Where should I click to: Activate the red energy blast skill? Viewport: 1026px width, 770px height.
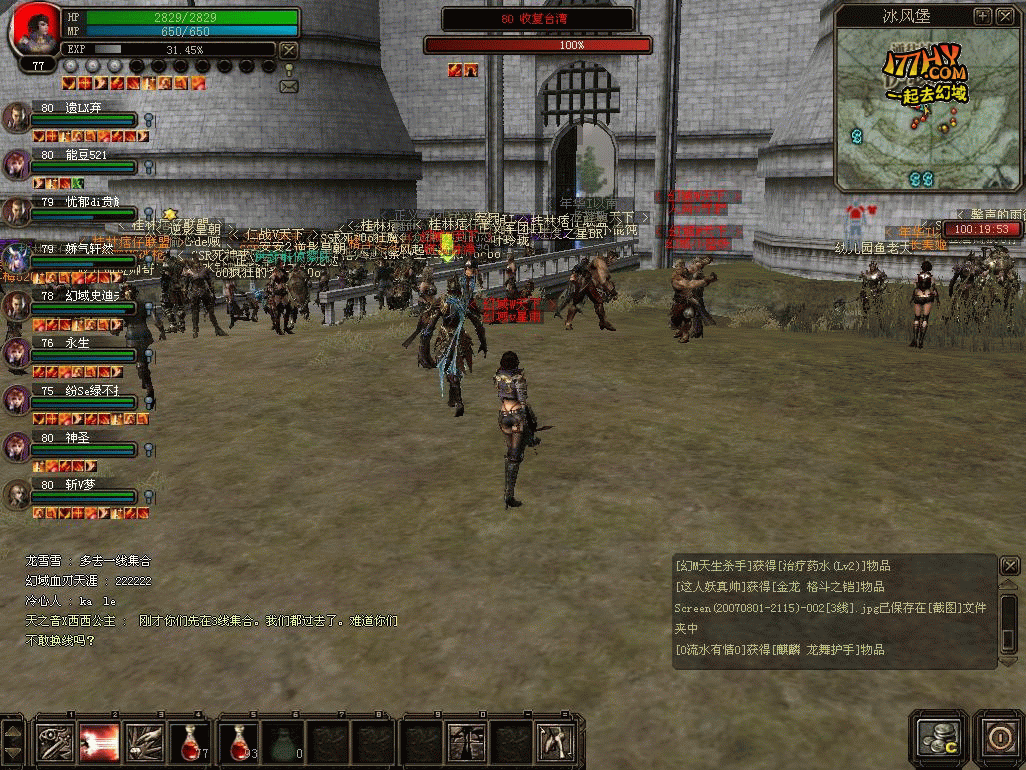99,742
